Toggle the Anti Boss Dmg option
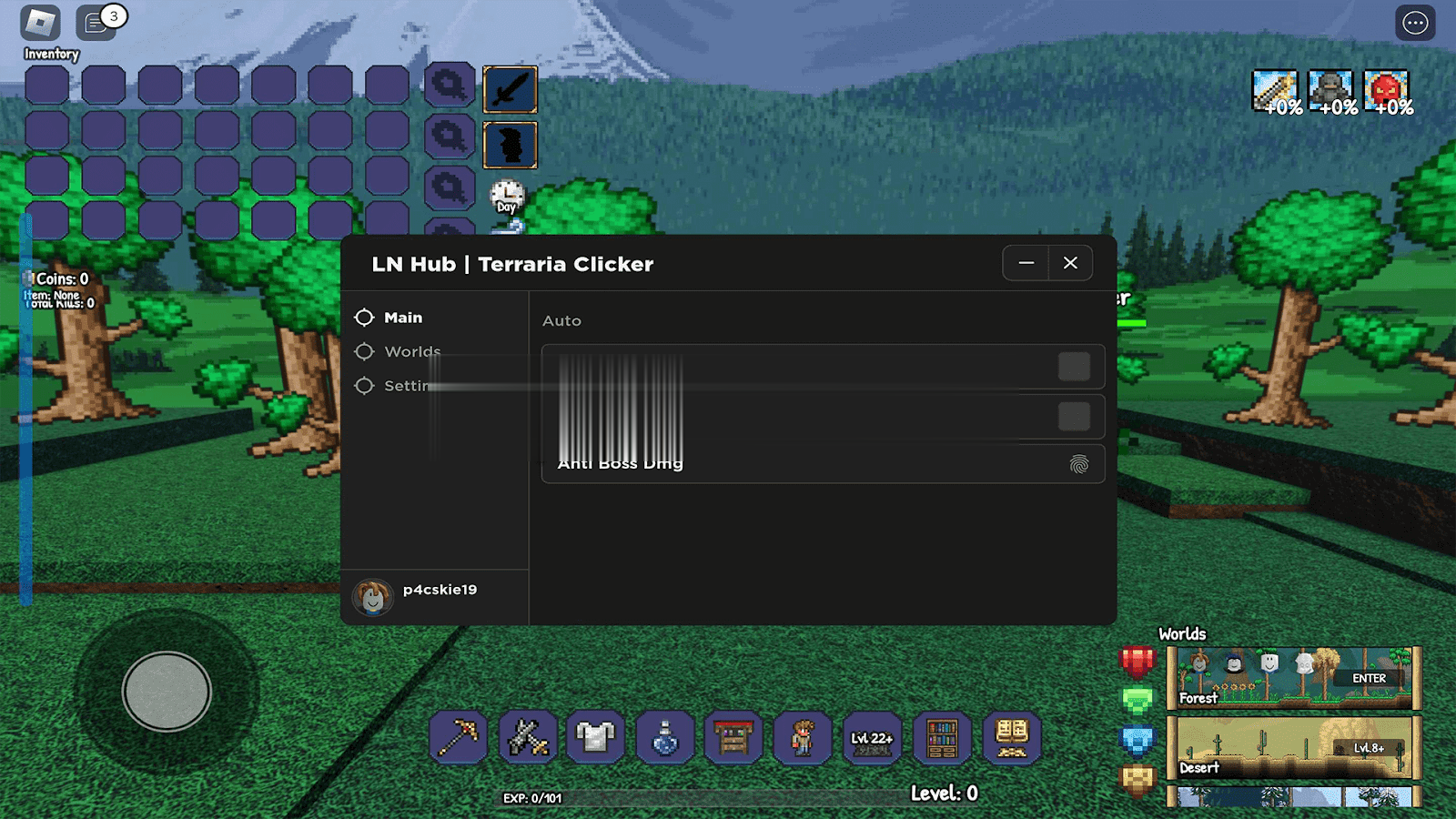This screenshot has height=819, width=1456. [x=1078, y=465]
